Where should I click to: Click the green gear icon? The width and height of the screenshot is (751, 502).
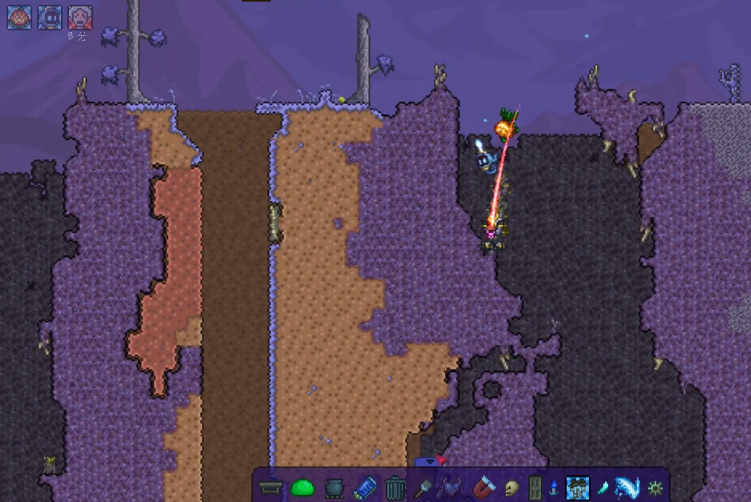[656, 489]
